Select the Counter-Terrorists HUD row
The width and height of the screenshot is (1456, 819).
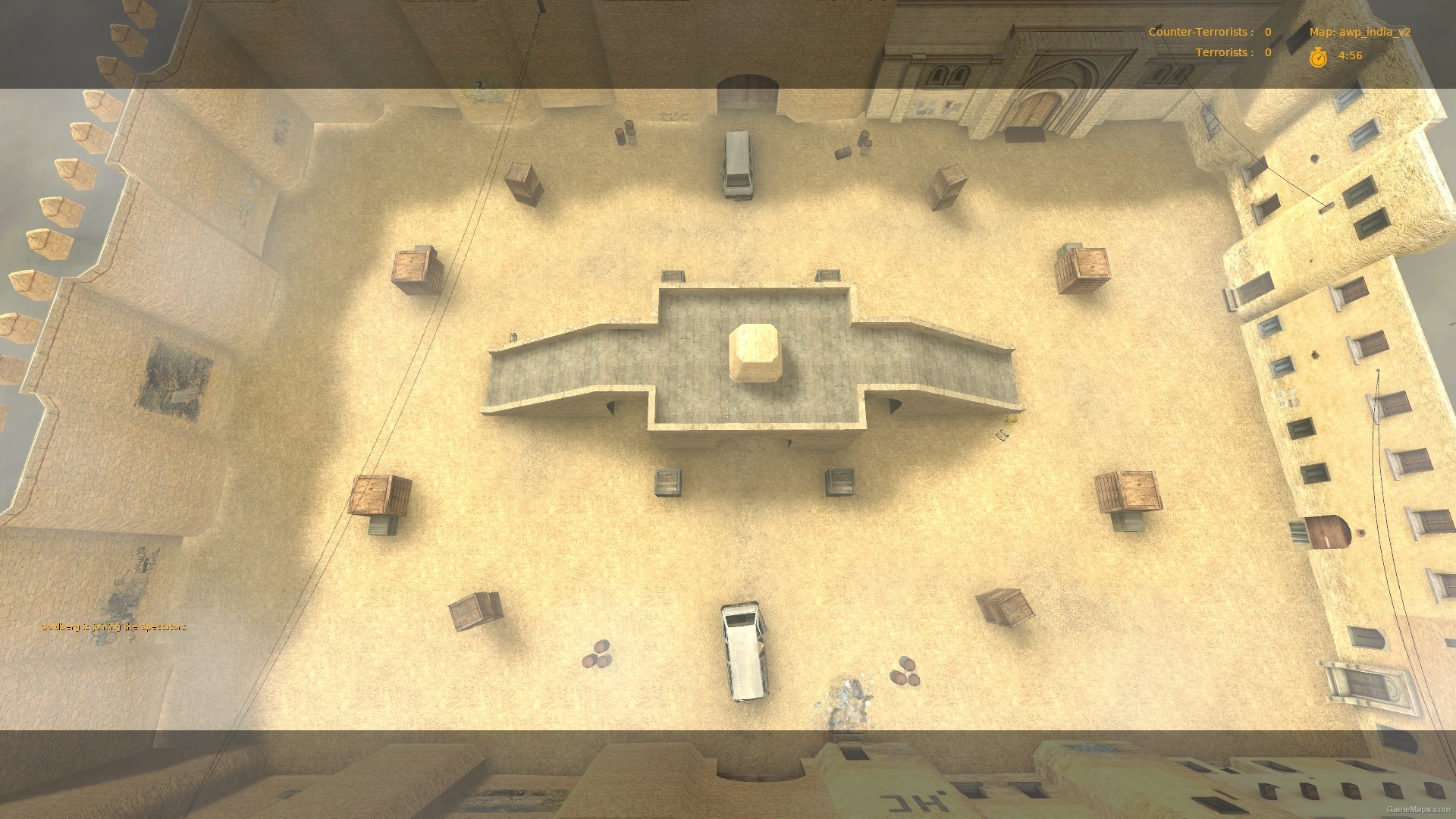point(1198,32)
